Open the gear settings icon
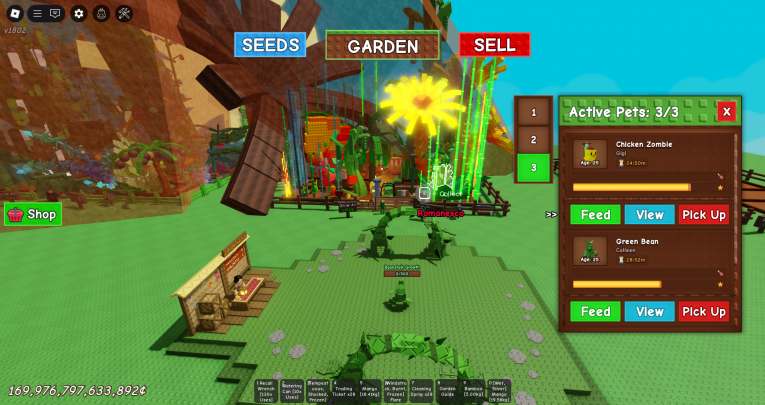Viewport: 765px width, 405px height. [x=79, y=13]
